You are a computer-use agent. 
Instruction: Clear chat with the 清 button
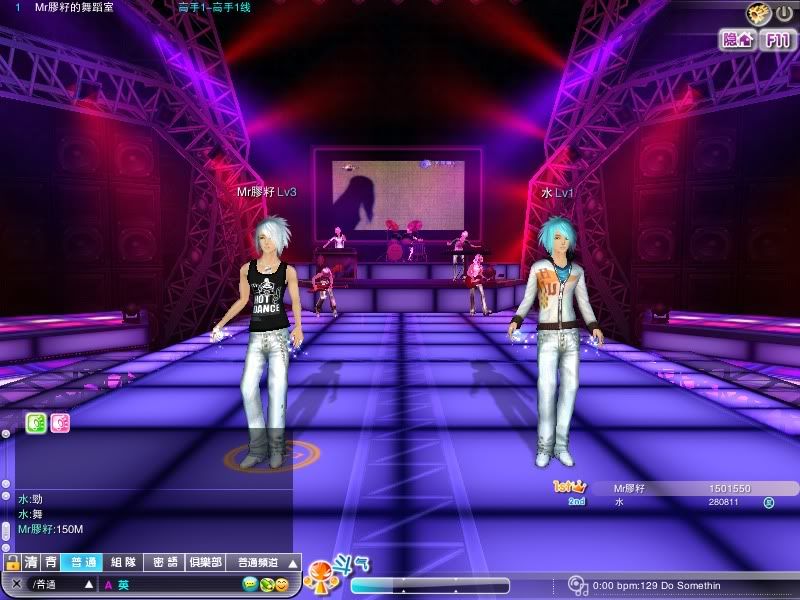pos(32,563)
